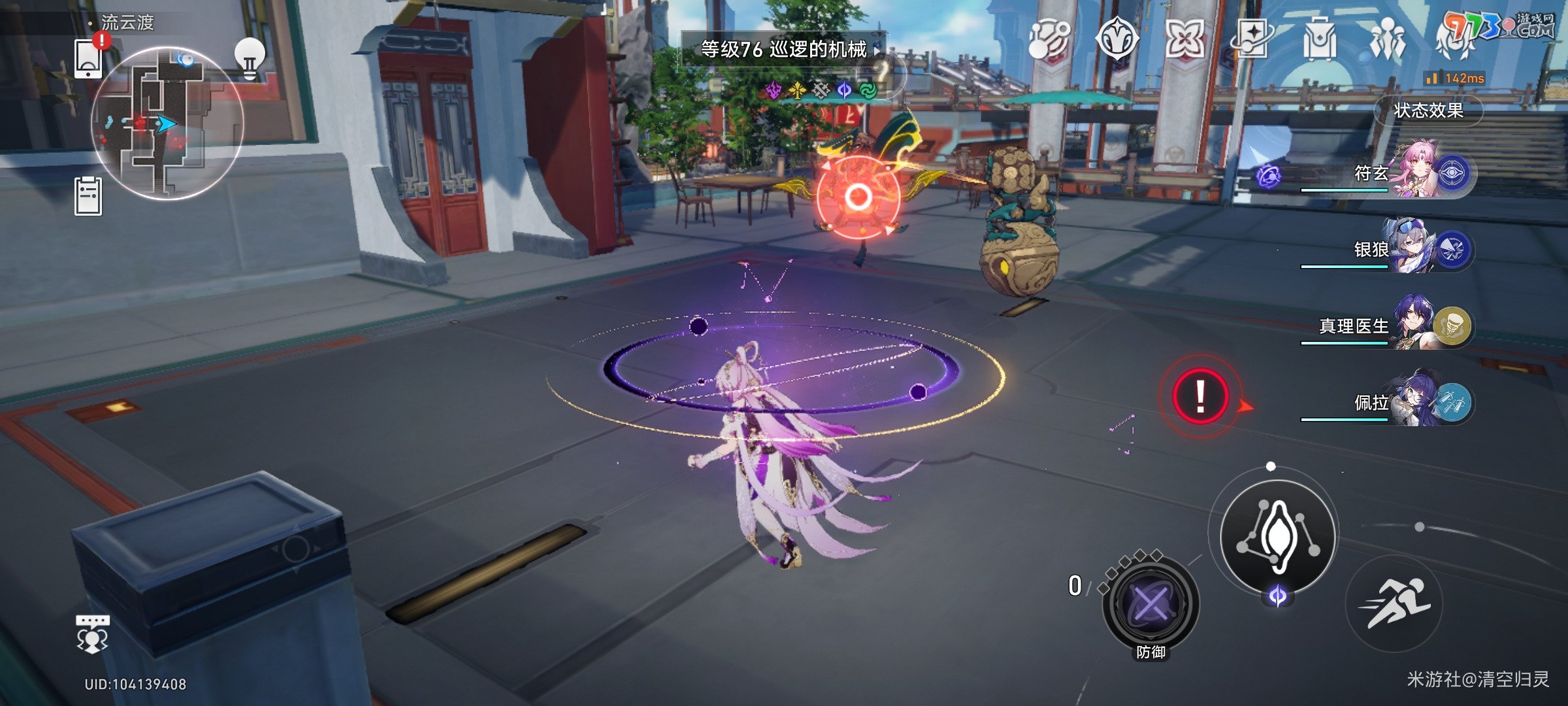
Task: Open the branching-nodes event icon
Action: [1049, 39]
